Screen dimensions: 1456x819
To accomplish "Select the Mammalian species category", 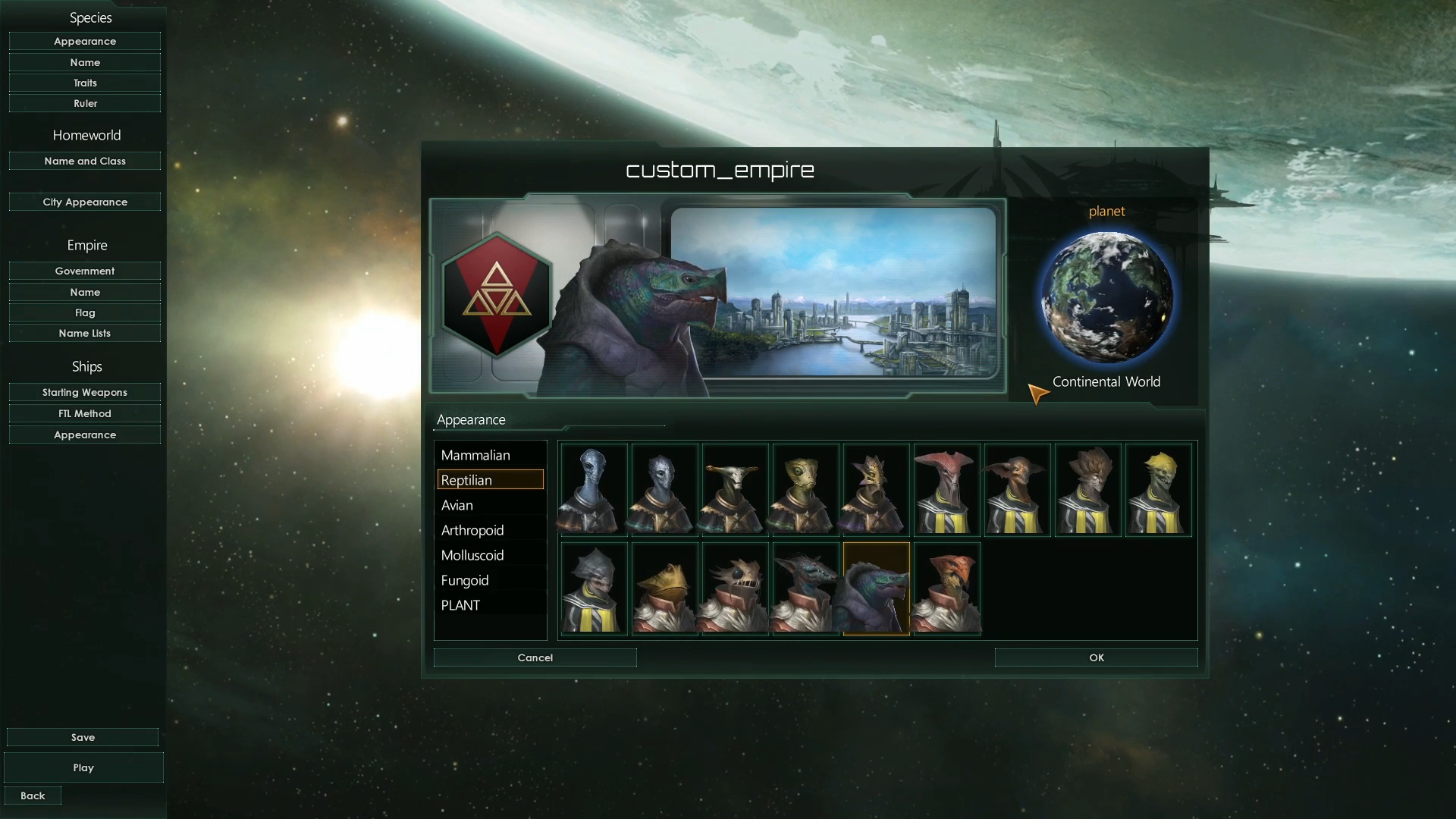I will pyautogui.click(x=475, y=455).
